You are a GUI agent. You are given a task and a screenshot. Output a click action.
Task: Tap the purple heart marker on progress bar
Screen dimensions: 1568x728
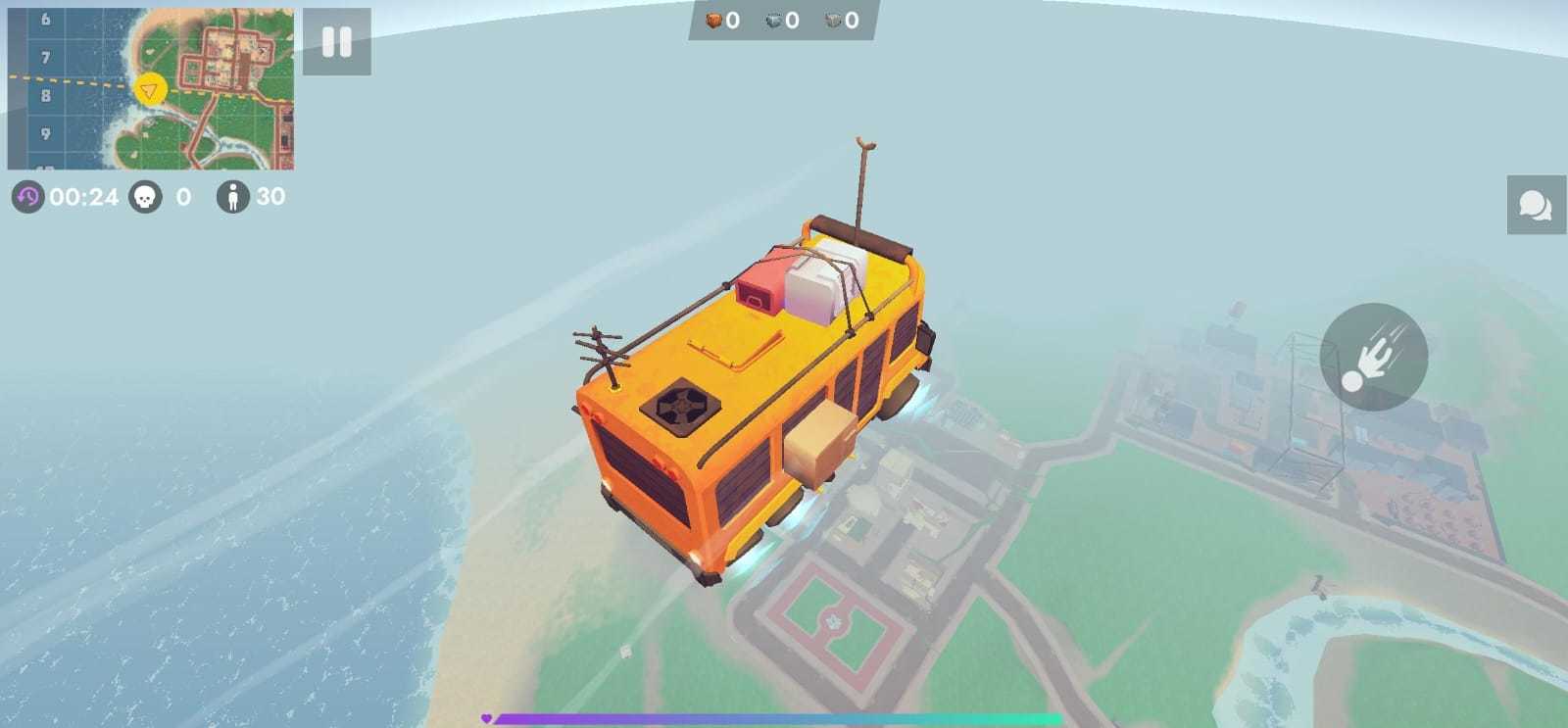(x=485, y=716)
